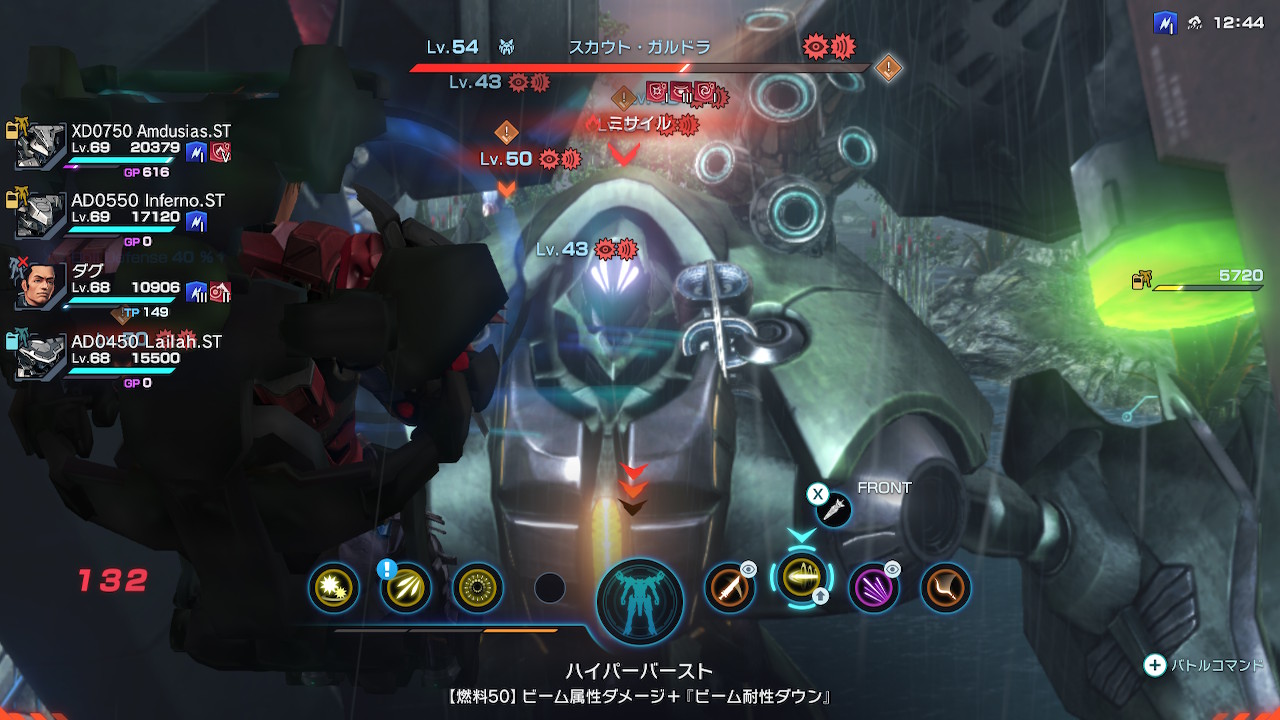
Task: Select the ミサイル enemy appendage marker
Action: pos(640,124)
